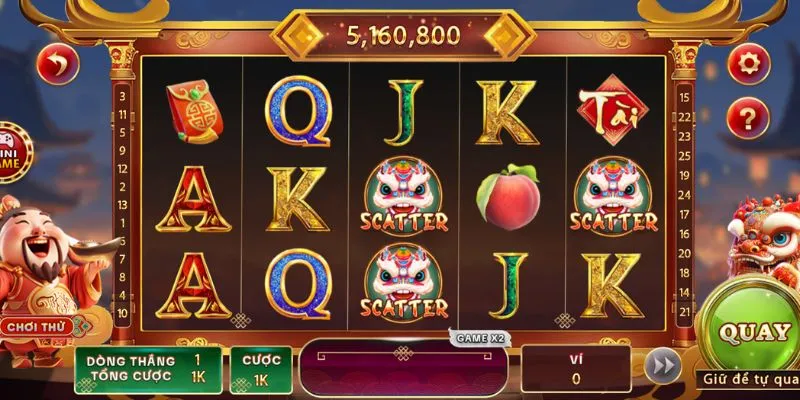Screen dimensions: 800x400
Task: Spin the reels with the QUAY button
Action: (757, 331)
